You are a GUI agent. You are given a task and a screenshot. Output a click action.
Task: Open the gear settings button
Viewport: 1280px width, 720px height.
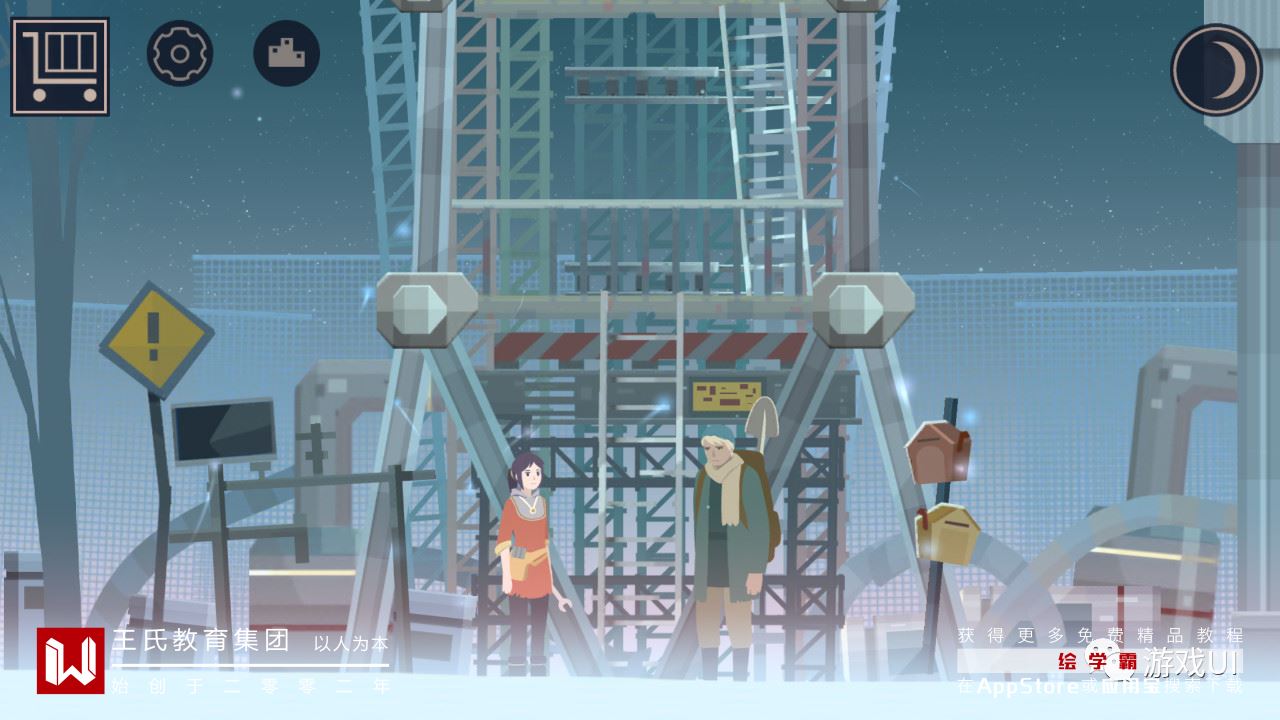tap(180, 53)
